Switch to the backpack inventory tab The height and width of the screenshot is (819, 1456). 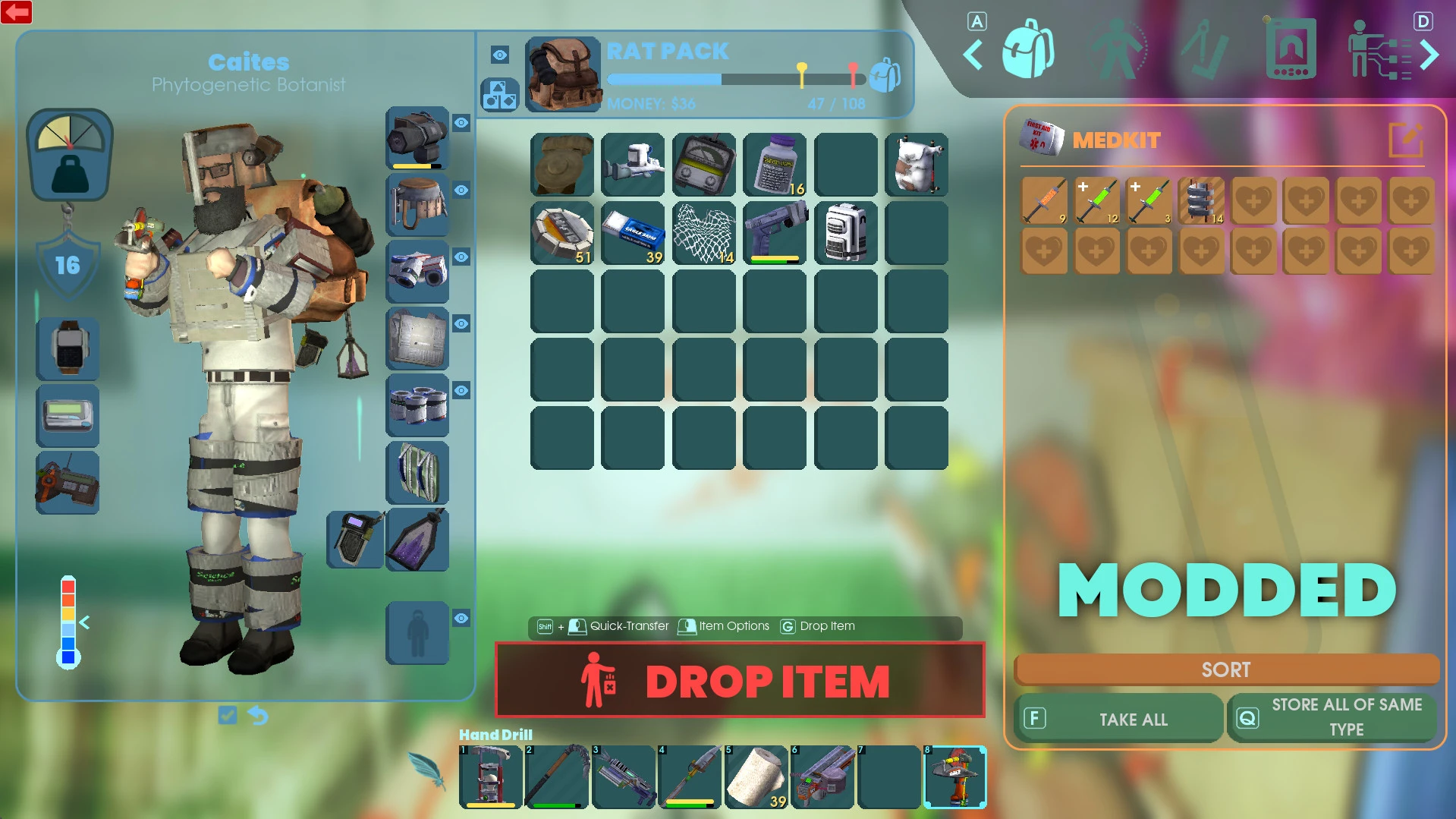click(1027, 50)
